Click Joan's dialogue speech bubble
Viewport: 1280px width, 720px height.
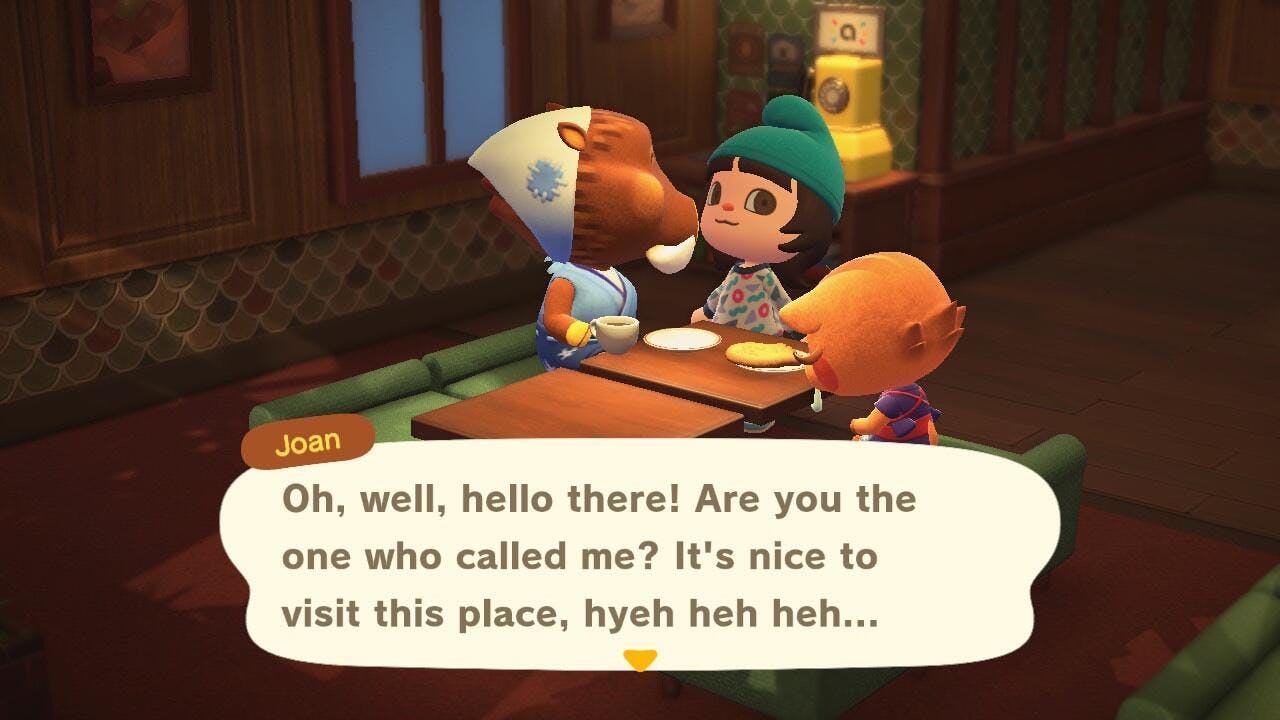640,555
